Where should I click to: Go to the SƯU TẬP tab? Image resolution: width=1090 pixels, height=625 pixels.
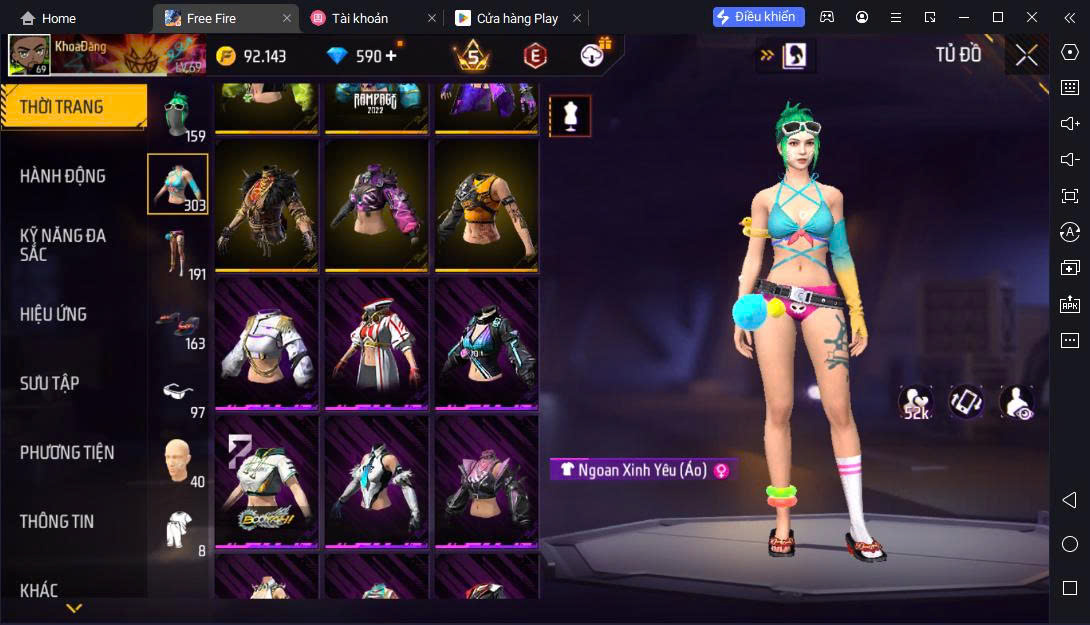point(50,383)
